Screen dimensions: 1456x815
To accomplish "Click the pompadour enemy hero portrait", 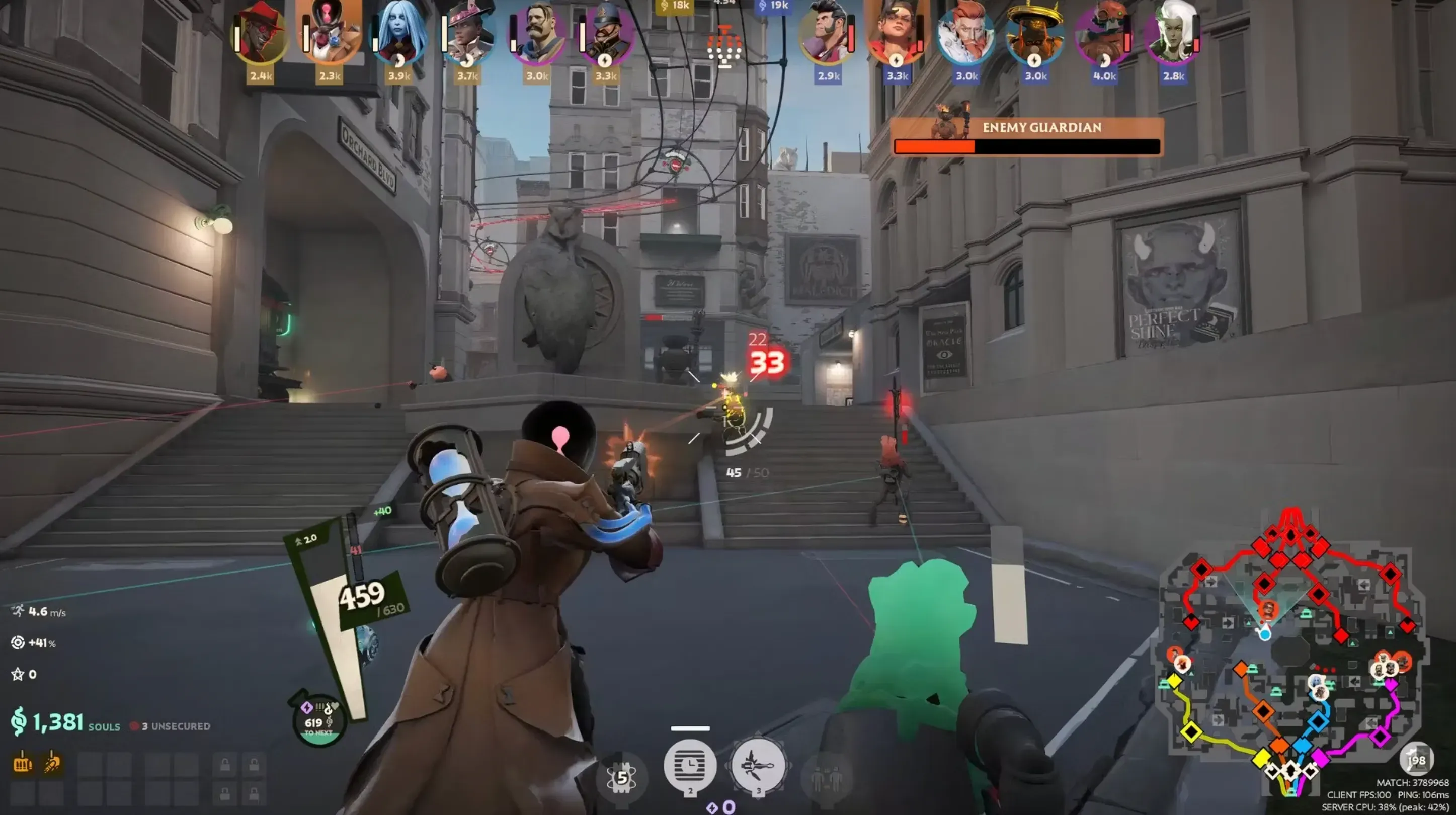I will point(828,34).
